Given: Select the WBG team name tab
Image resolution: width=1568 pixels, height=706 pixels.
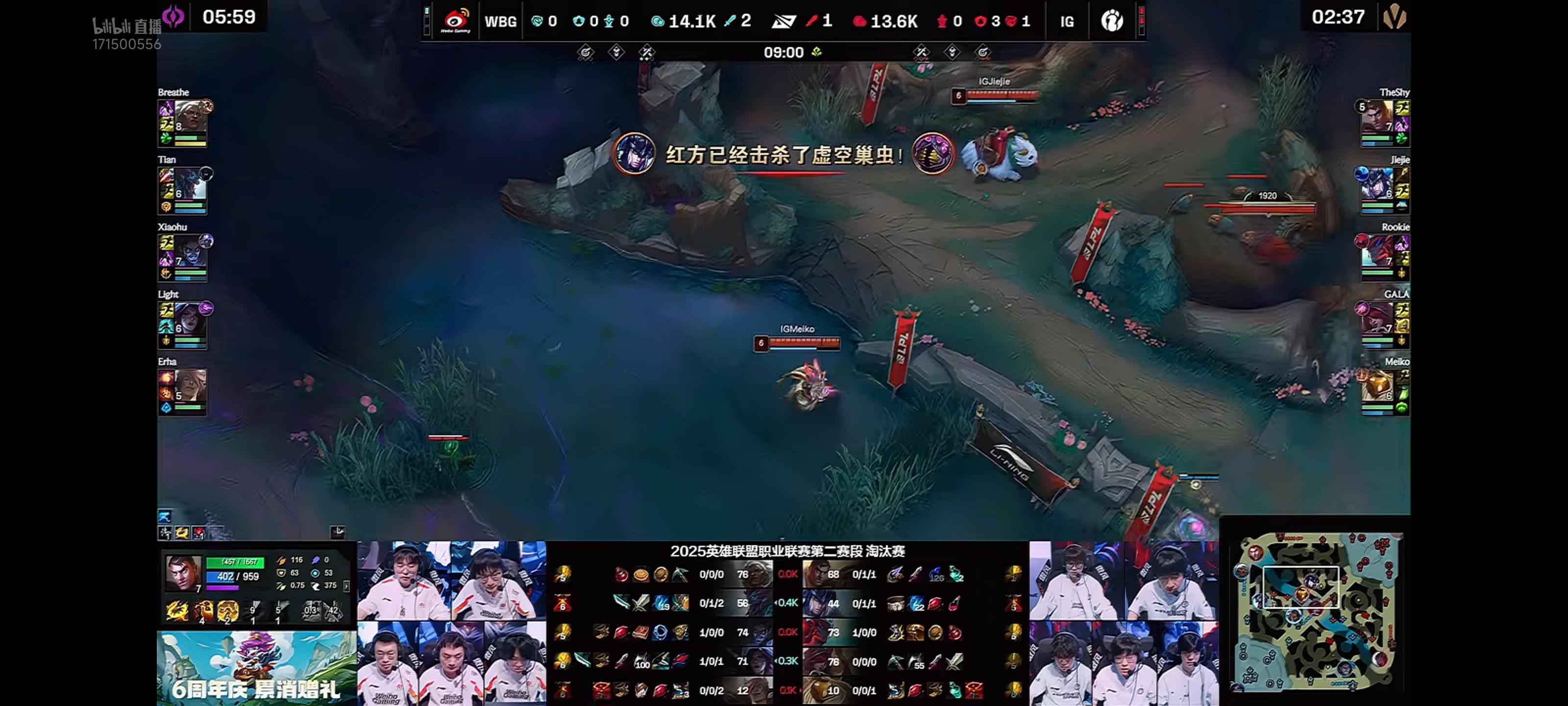Looking at the screenshot, I should point(500,20).
